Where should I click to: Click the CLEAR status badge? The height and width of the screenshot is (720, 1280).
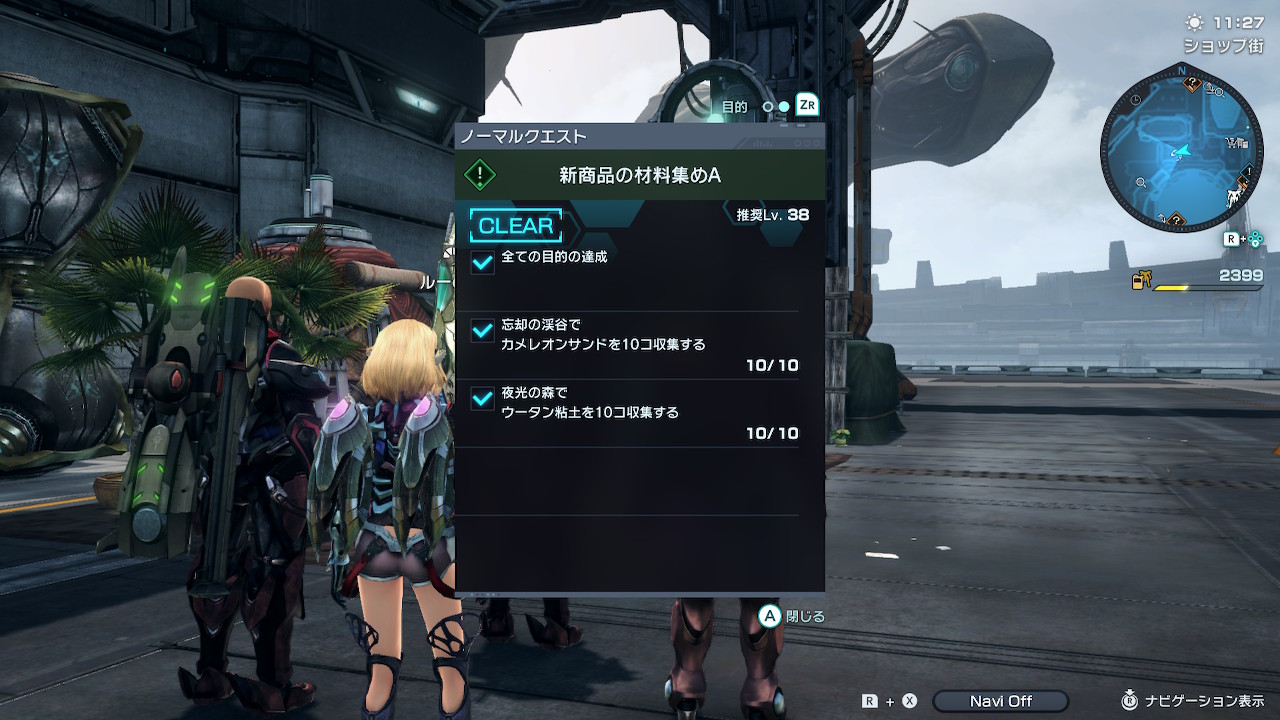(x=516, y=226)
